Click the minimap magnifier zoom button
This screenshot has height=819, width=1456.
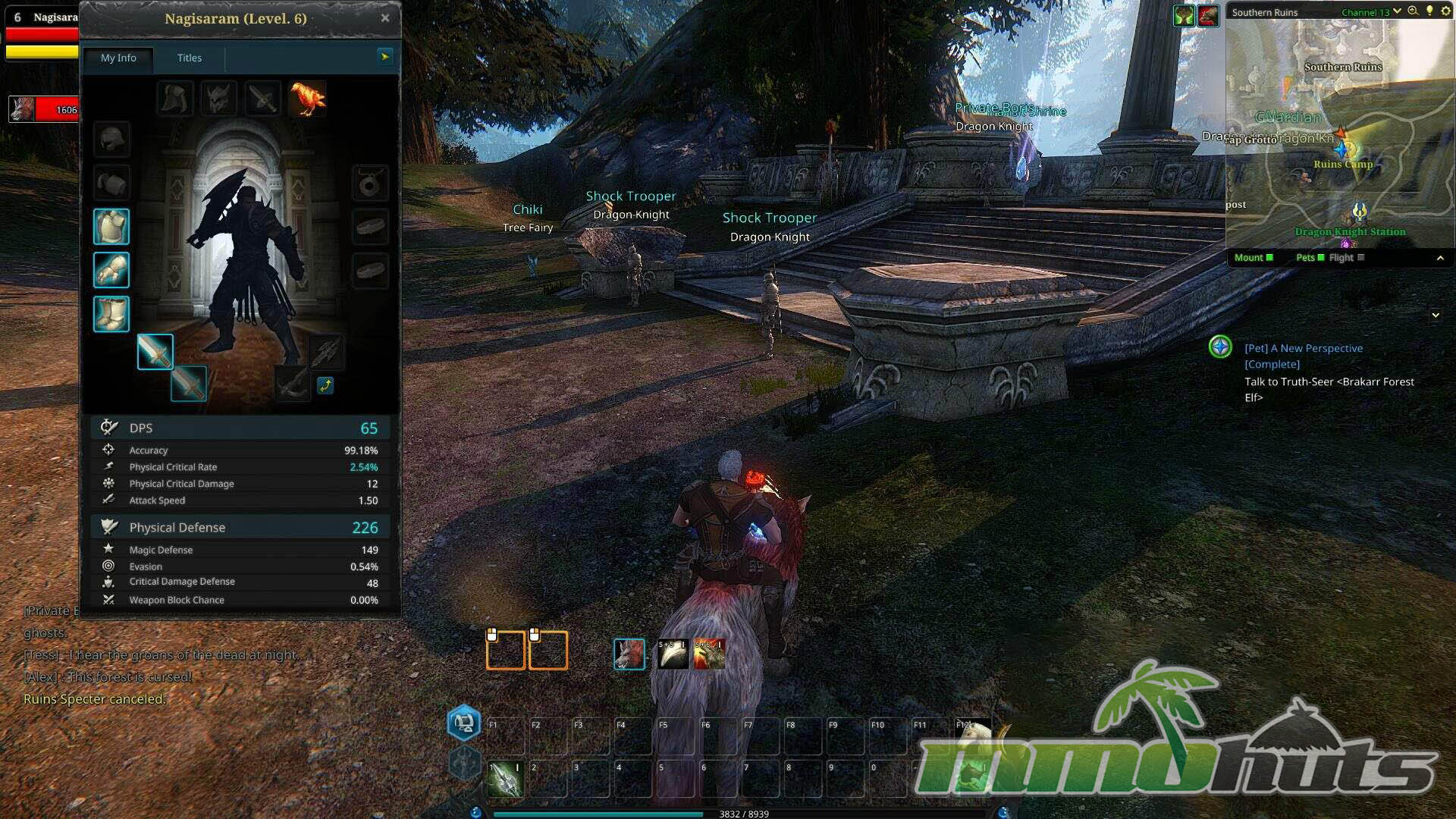point(1413,11)
